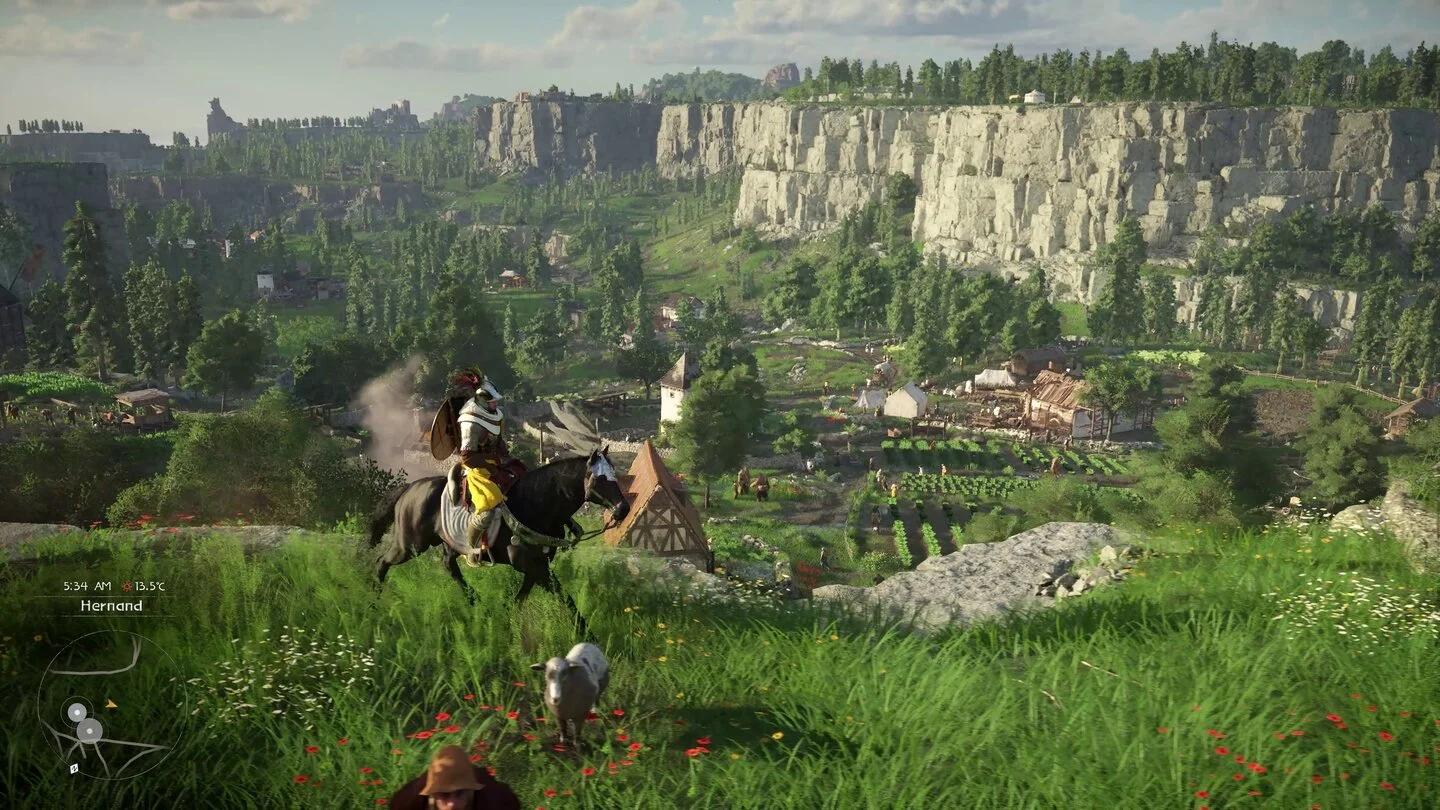
Task: Open the circular minimap
Action: click(x=111, y=704)
